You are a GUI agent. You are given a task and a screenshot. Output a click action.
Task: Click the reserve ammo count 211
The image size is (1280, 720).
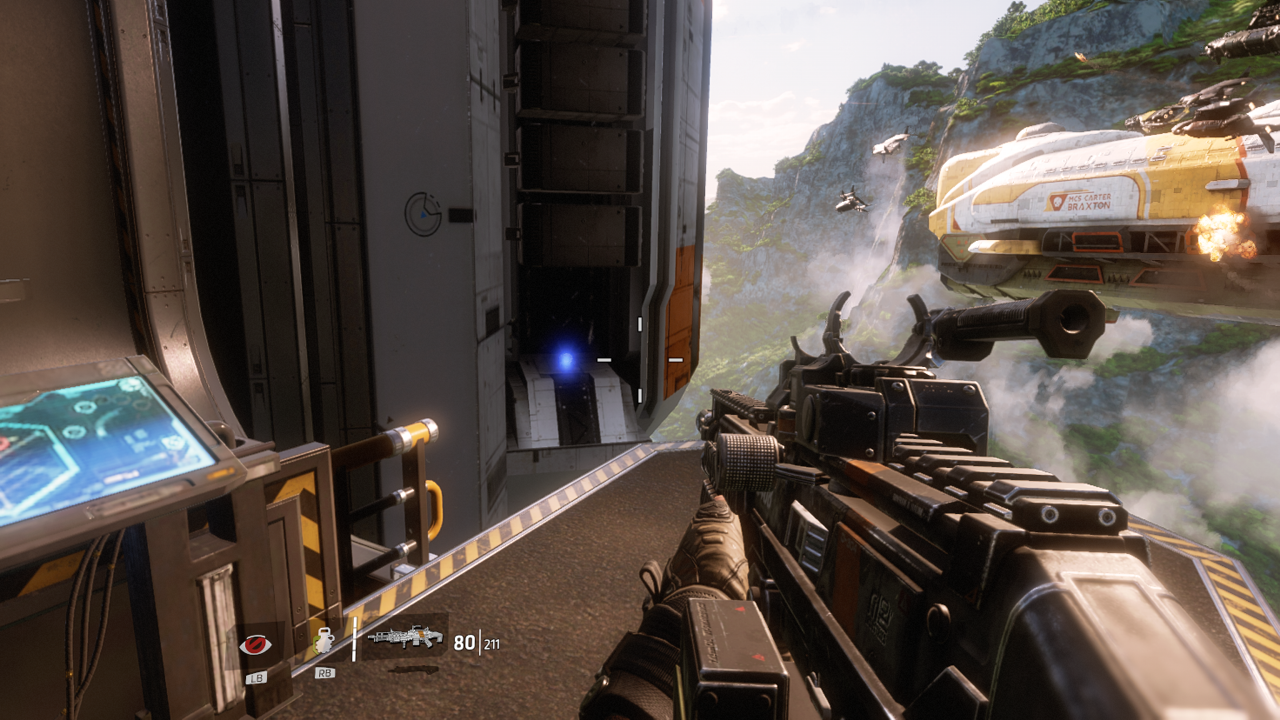click(491, 644)
